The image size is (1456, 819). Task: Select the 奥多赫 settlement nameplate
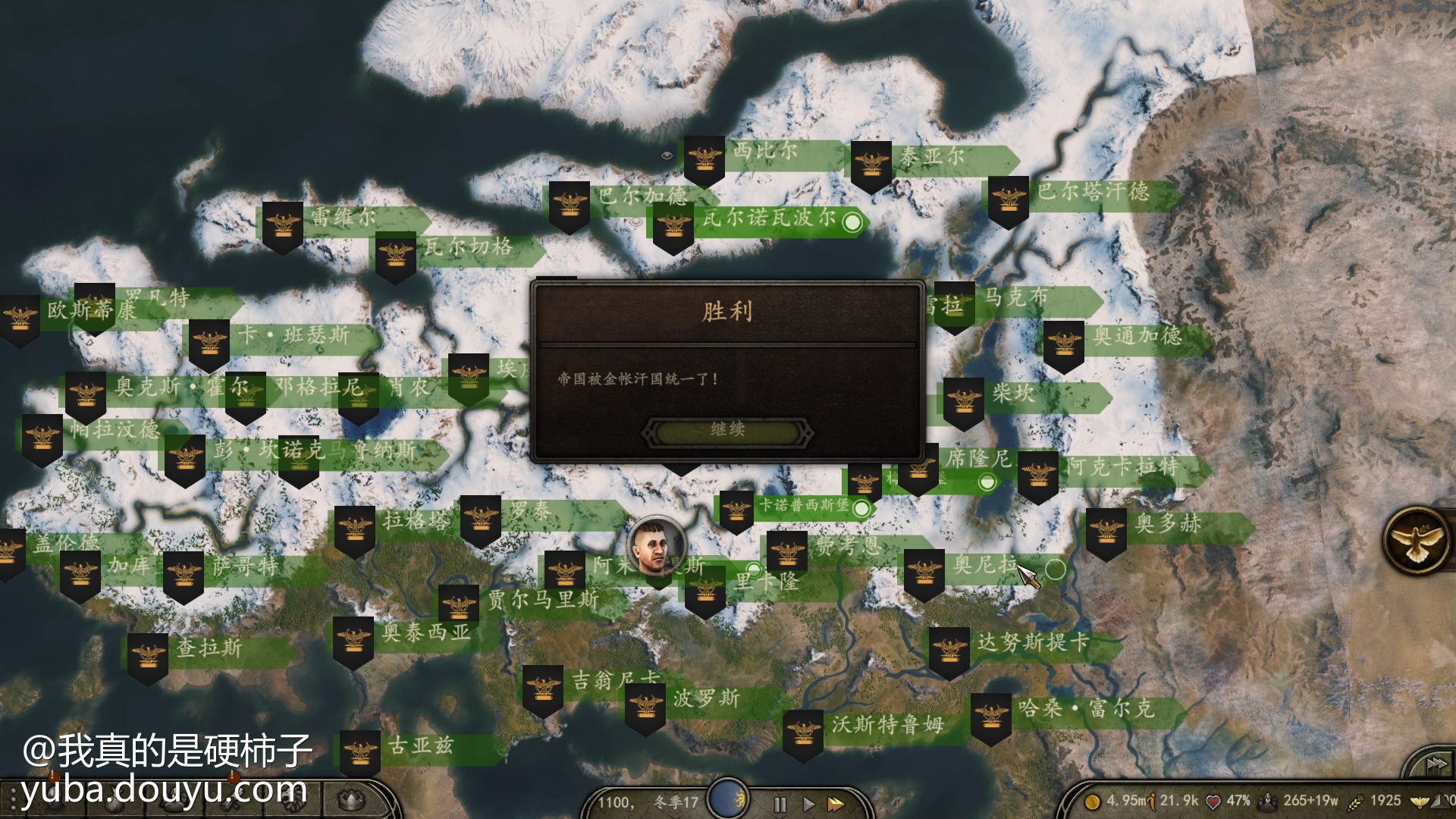coord(1168,524)
